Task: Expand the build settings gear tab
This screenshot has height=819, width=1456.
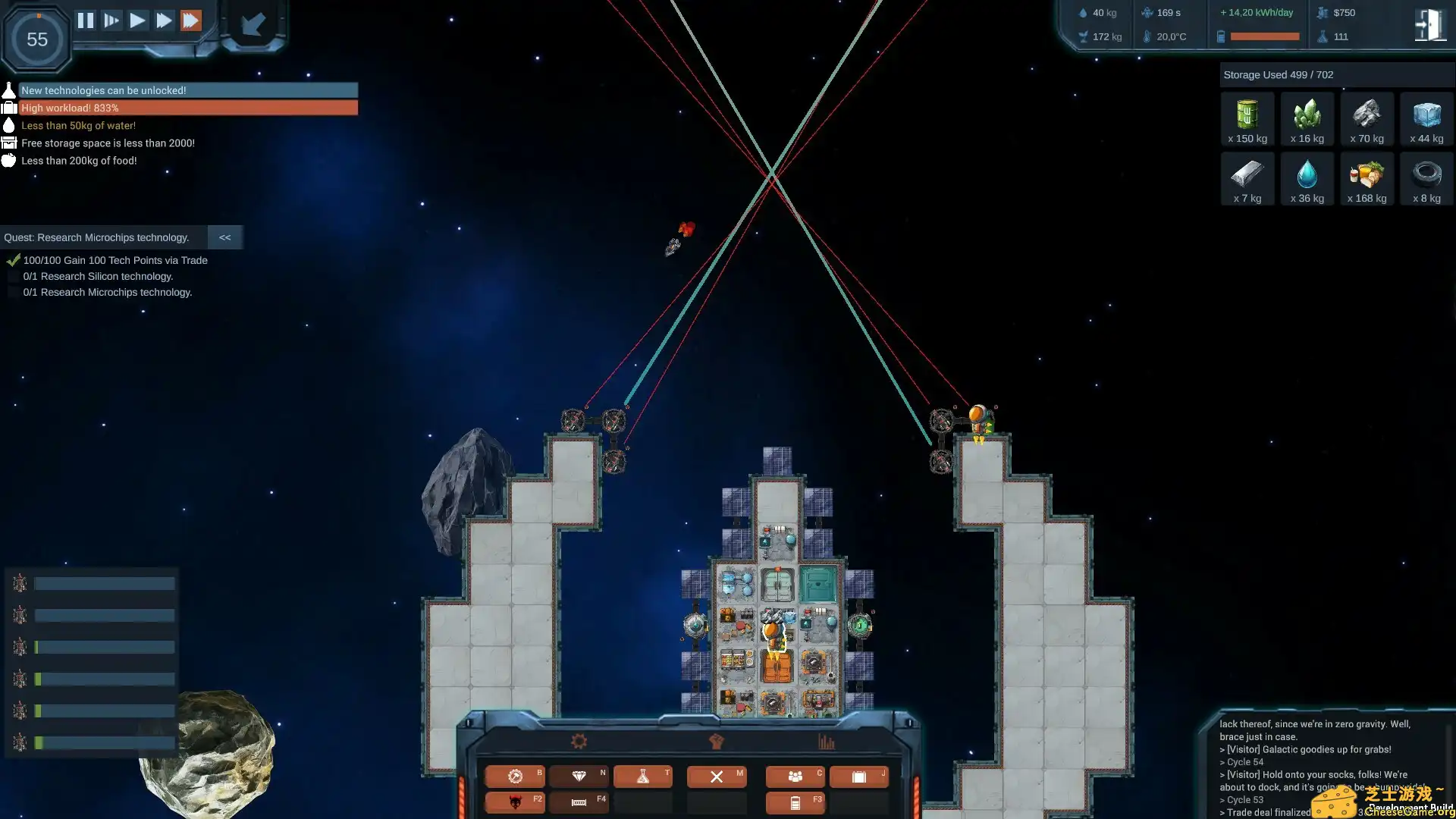Action: tap(579, 741)
